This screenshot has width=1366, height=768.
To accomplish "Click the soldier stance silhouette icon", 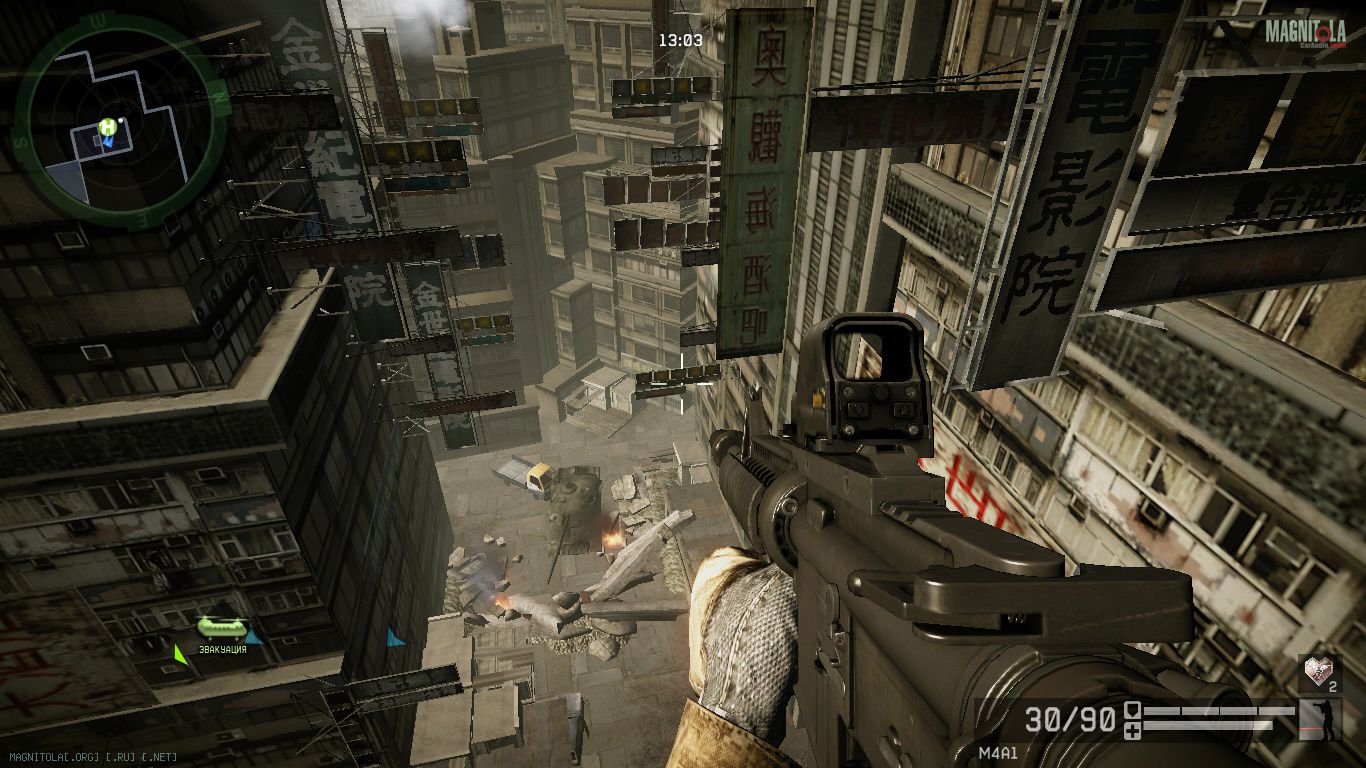I will coord(1319,720).
